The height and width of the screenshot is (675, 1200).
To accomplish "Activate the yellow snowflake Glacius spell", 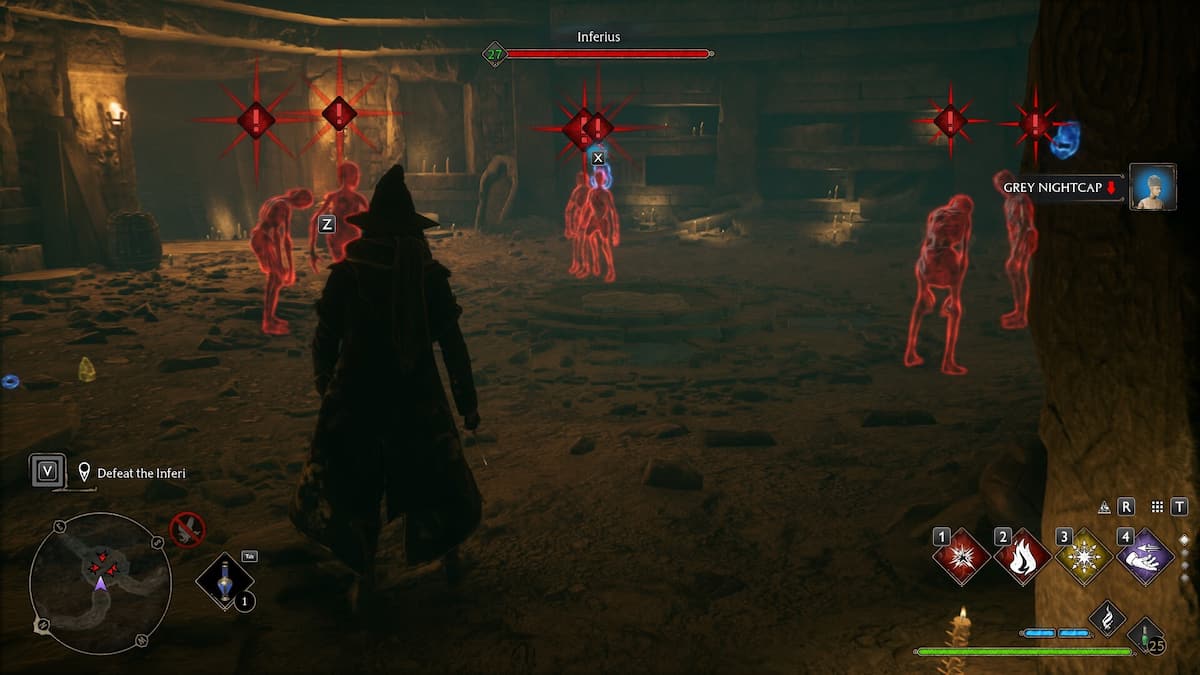I will pos(1084,557).
